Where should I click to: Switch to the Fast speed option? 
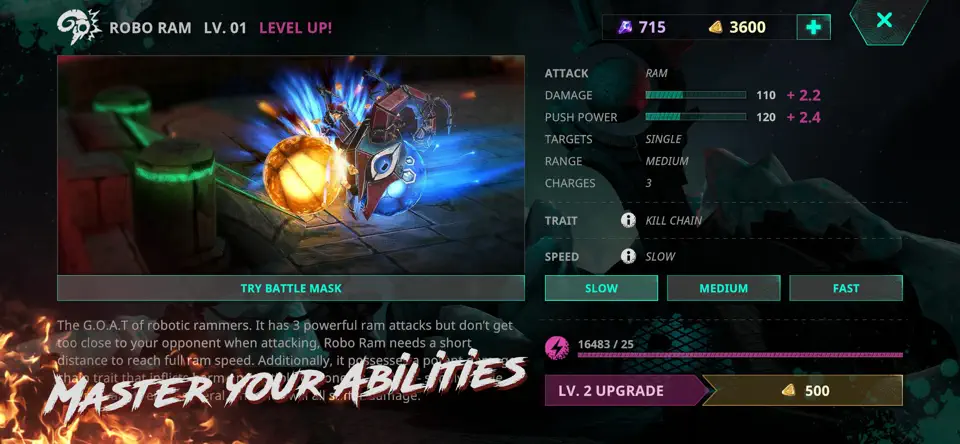(x=845, y=288)
